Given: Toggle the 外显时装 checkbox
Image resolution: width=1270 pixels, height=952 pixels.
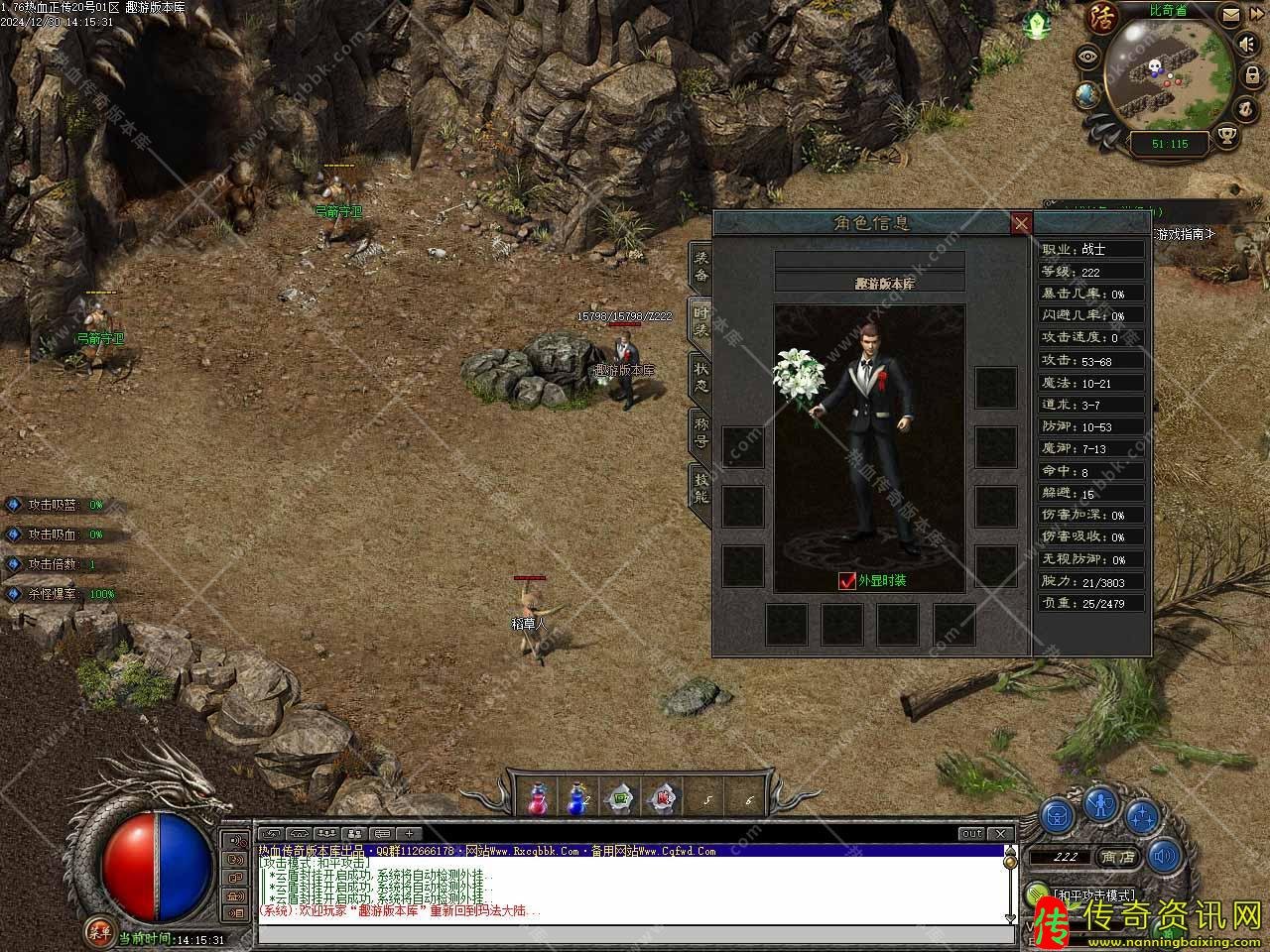Looking at the screenshot, I should coord(846,581).
